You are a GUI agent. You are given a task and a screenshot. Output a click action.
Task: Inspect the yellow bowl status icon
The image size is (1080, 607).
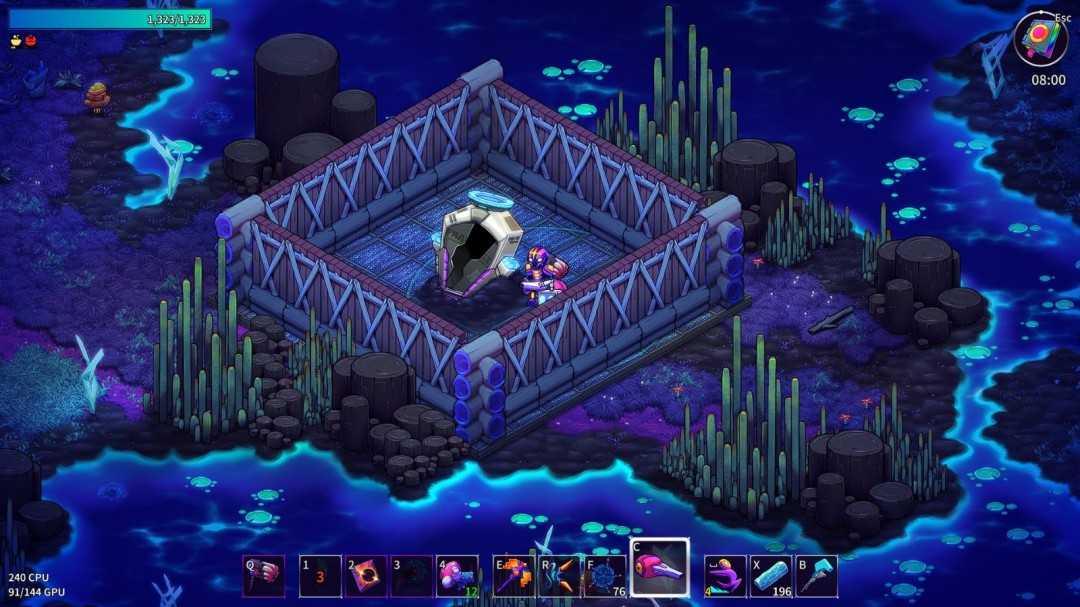[16, 41]
